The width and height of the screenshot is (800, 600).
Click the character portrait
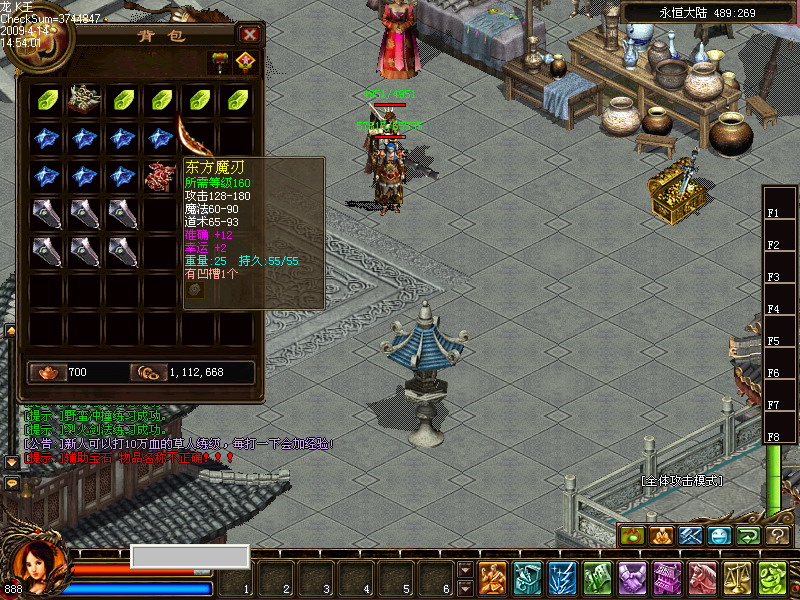coord(38,566)
